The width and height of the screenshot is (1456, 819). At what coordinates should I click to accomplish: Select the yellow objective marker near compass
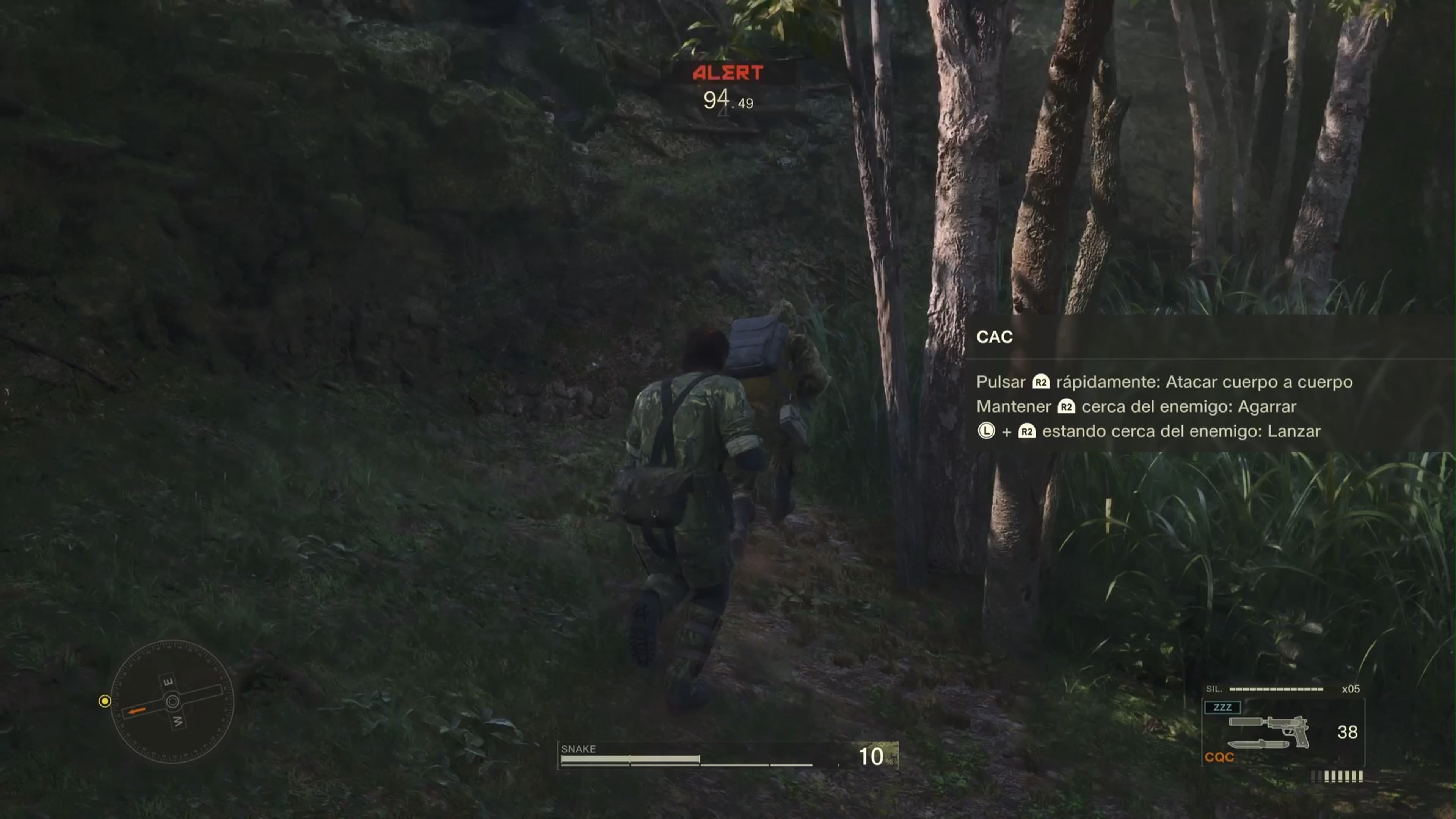click(105, 701)
